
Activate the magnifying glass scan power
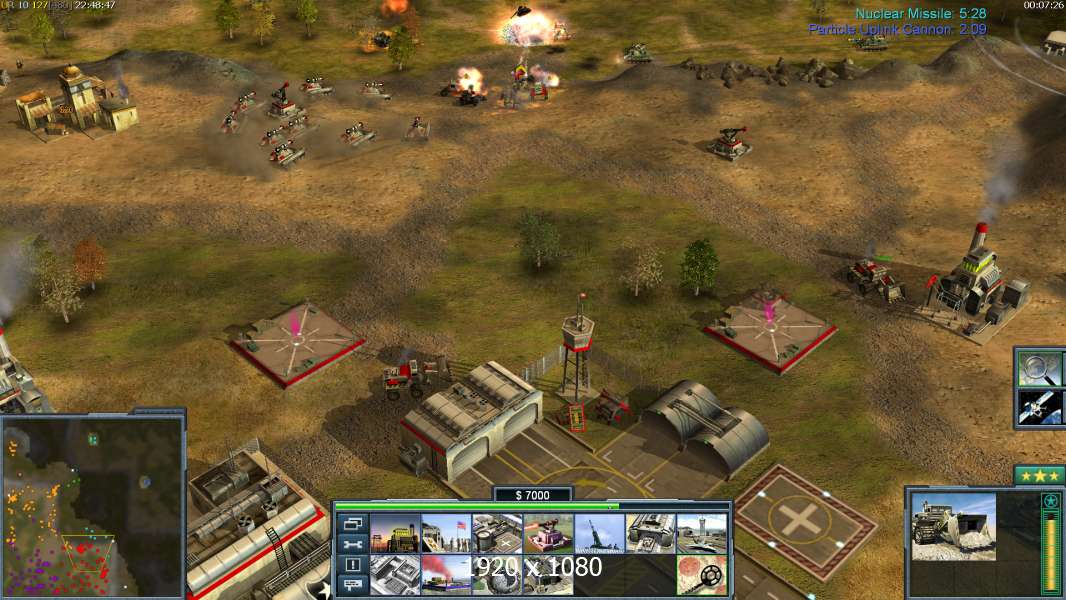[1039, 369]
